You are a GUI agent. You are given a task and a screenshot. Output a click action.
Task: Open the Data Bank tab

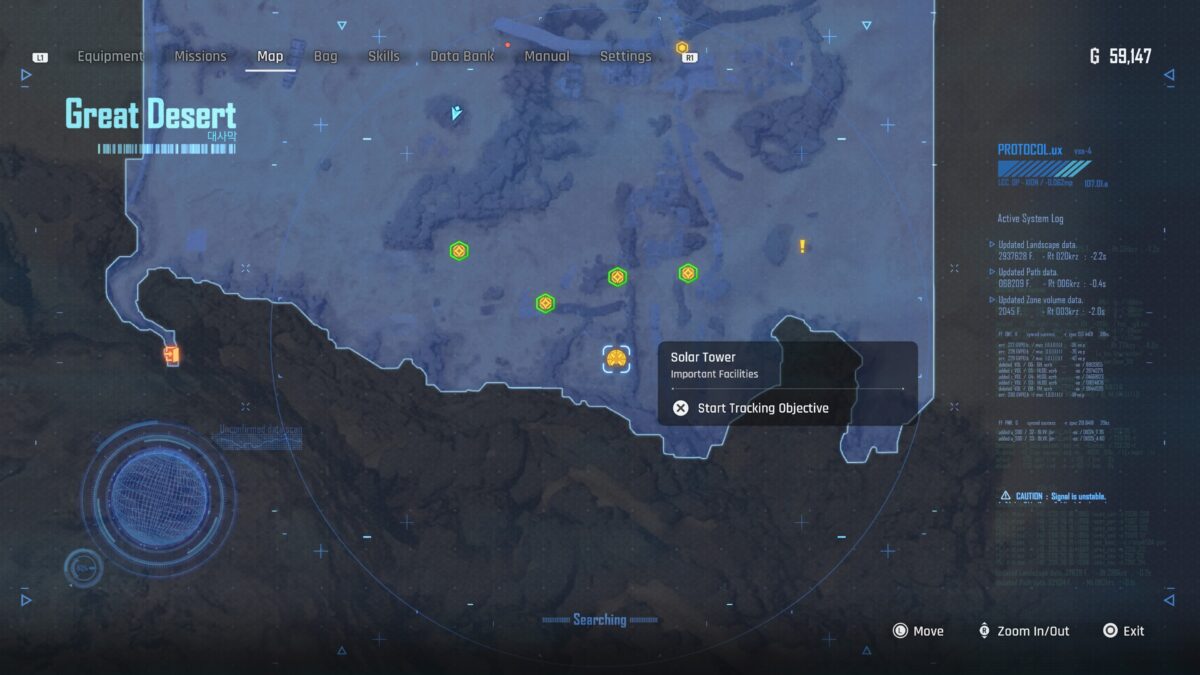coord(462,56)
